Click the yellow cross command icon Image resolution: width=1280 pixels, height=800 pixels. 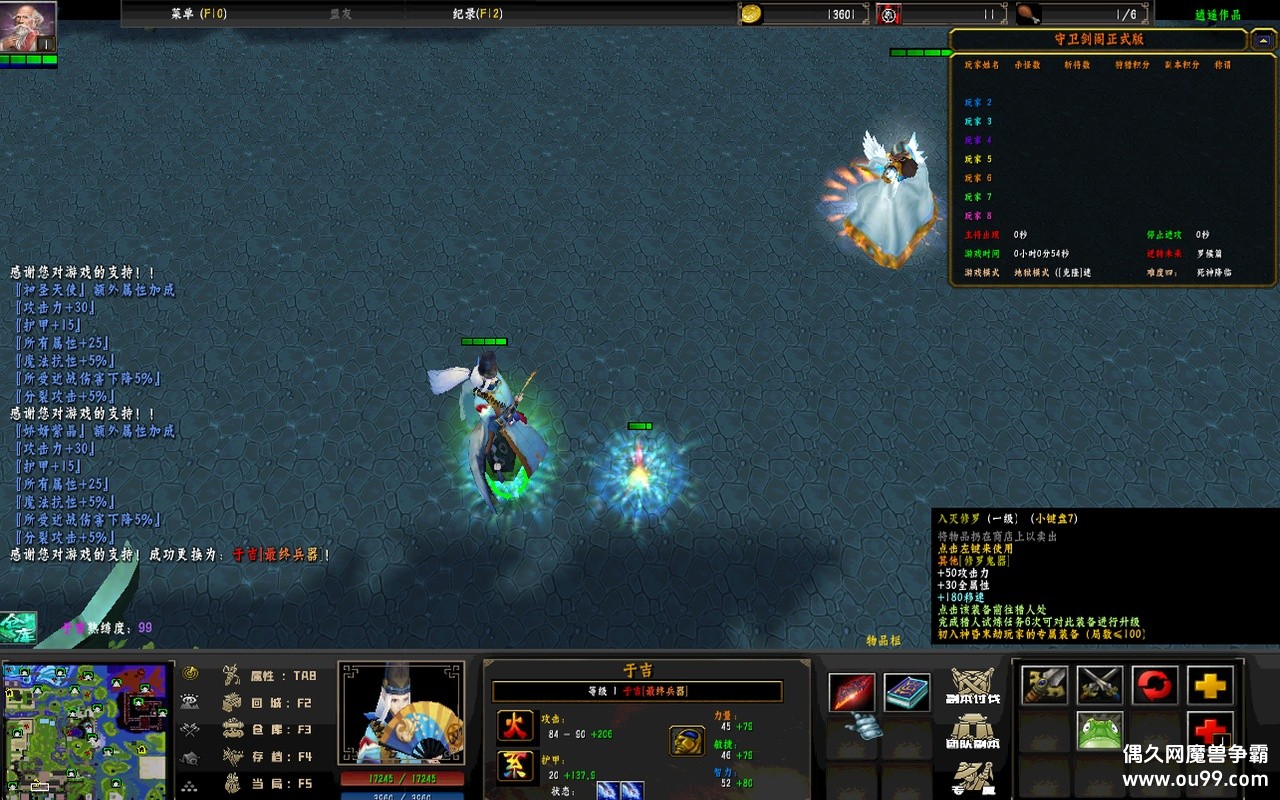click(x=1210, y=686)
